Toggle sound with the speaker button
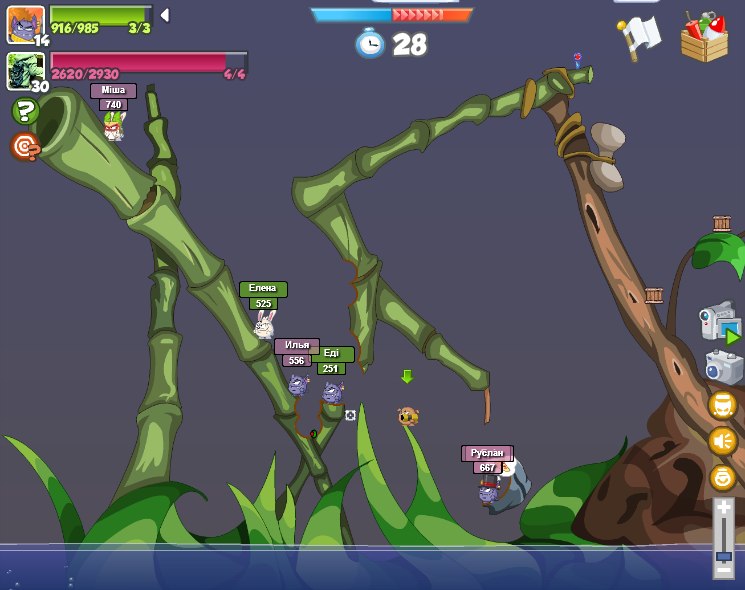The width and height of the screenshot is (745, 590). click(722, 441)
